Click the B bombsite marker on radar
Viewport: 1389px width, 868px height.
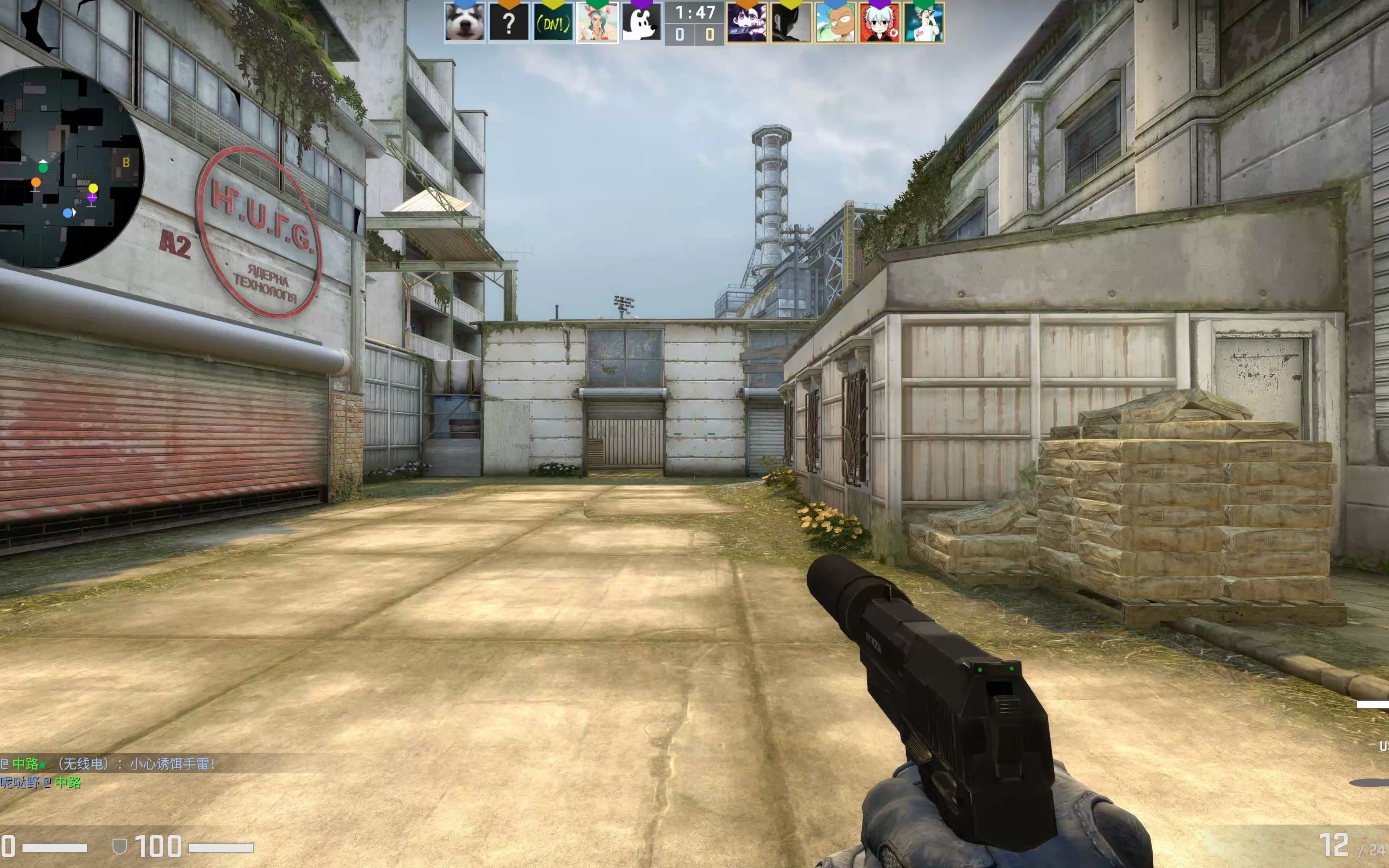126,162
